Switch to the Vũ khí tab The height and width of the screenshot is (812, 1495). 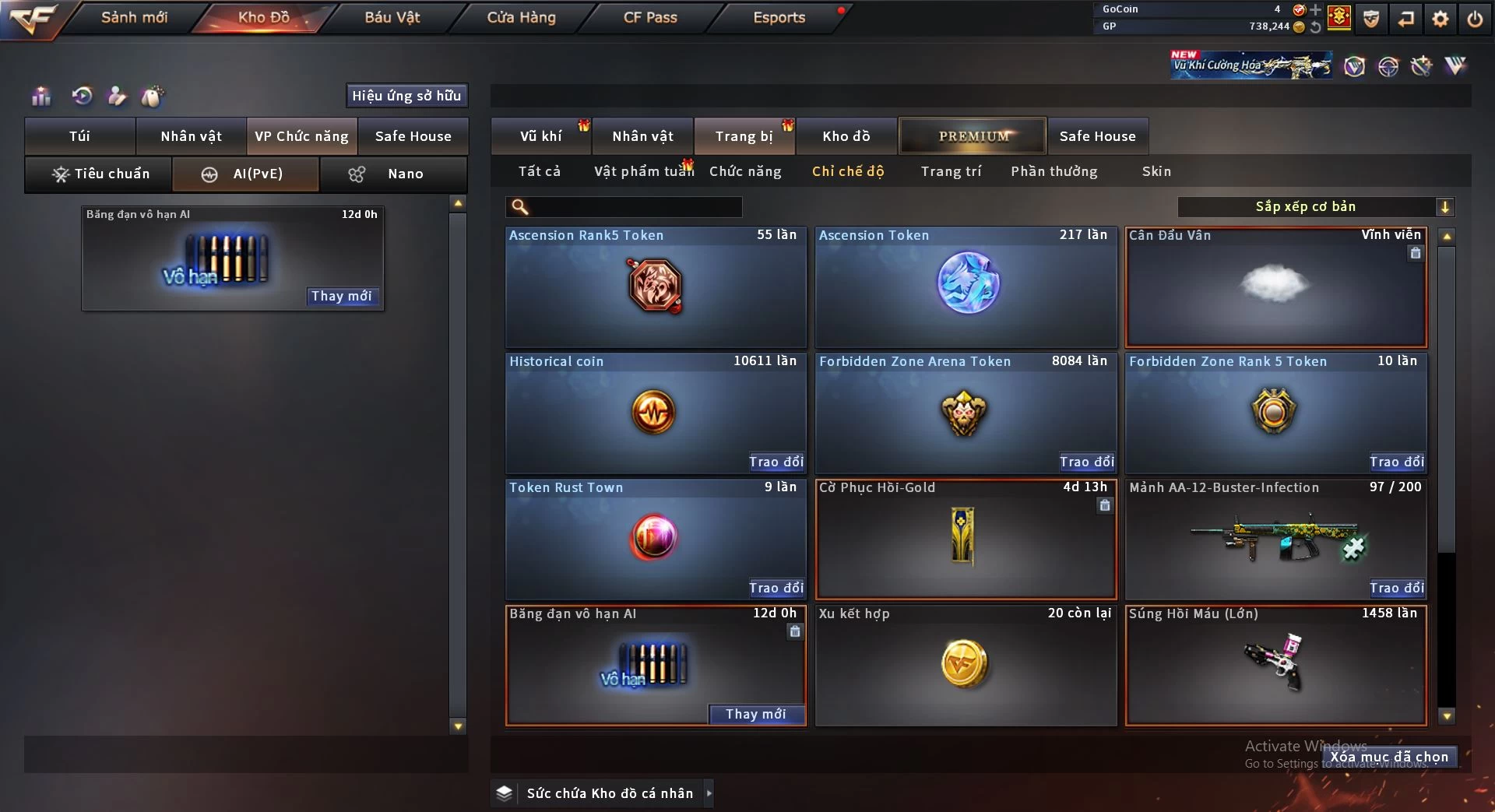pyautogui.click(x=540, y=136)
